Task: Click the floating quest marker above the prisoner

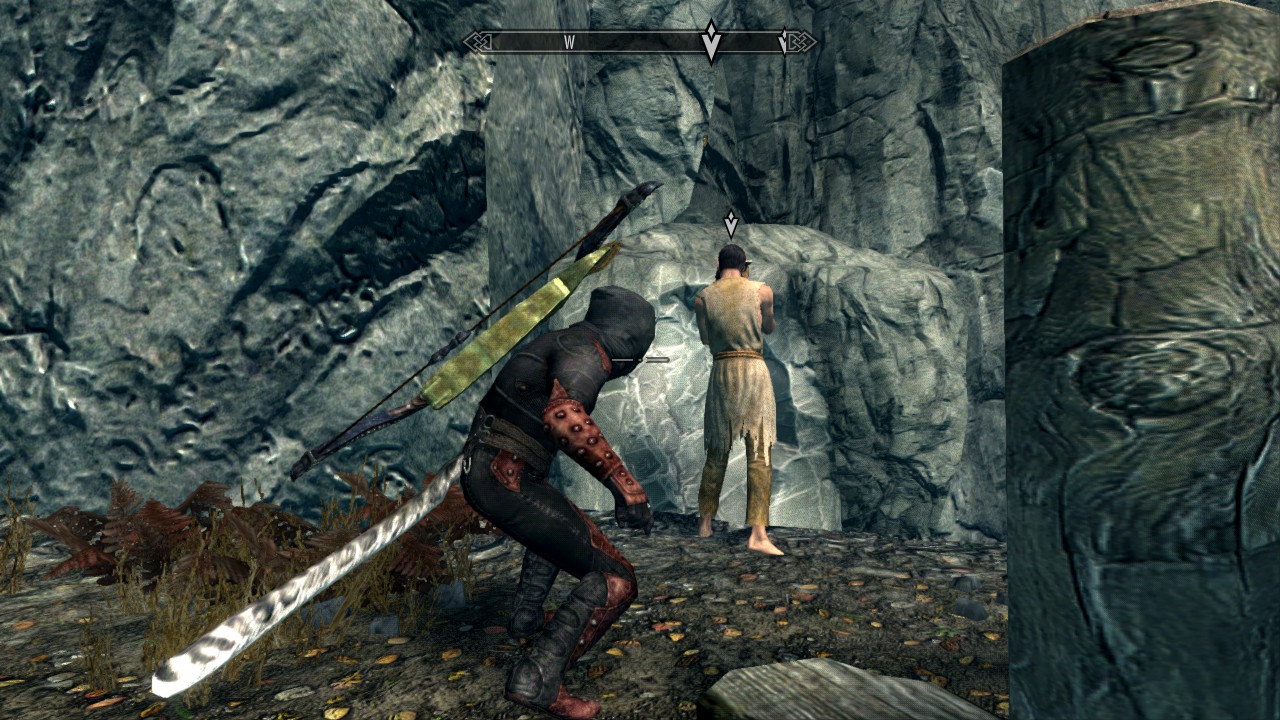Action: 731,223
